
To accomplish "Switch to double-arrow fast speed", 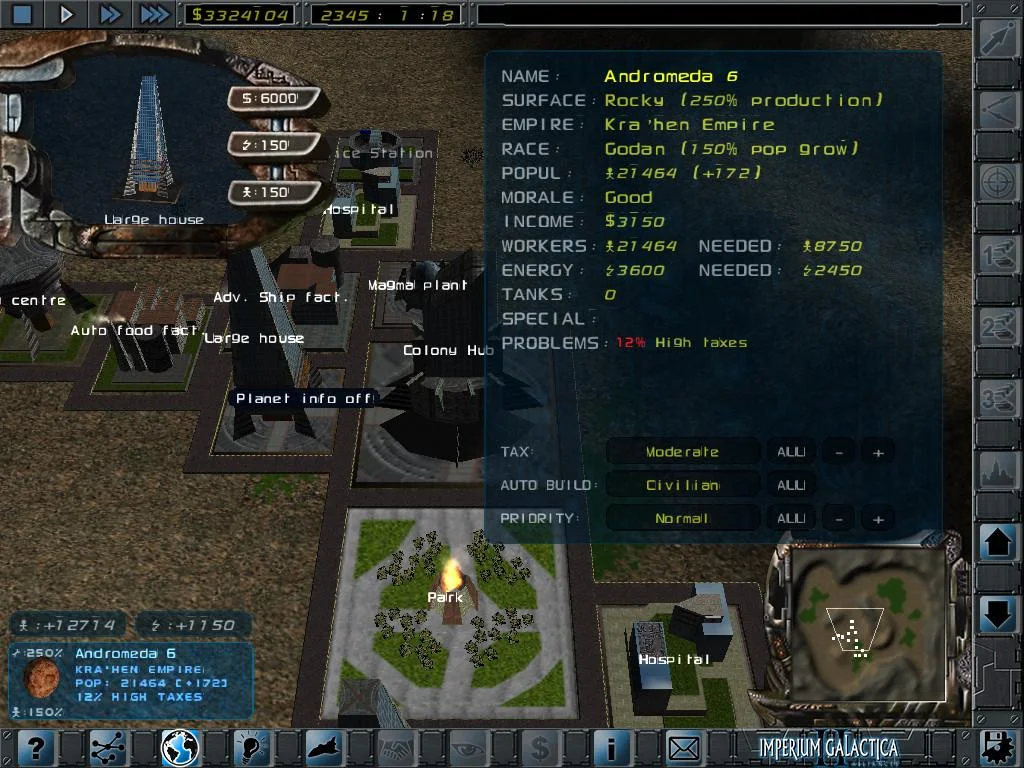I will (110, 14).
